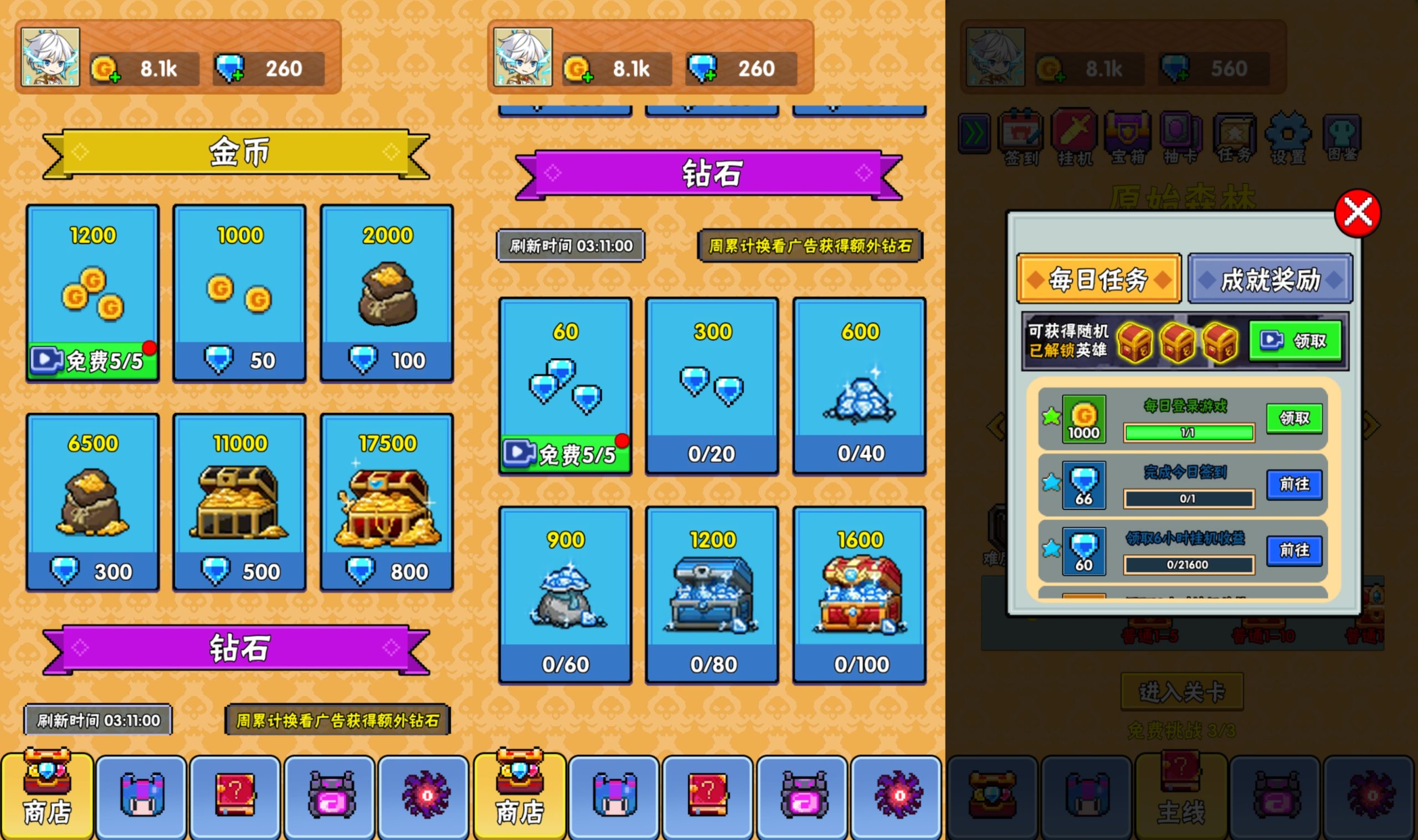Screen dimensions: 1418x840
Task: Select the 每日任务 tab
Action: (1098, 279)
